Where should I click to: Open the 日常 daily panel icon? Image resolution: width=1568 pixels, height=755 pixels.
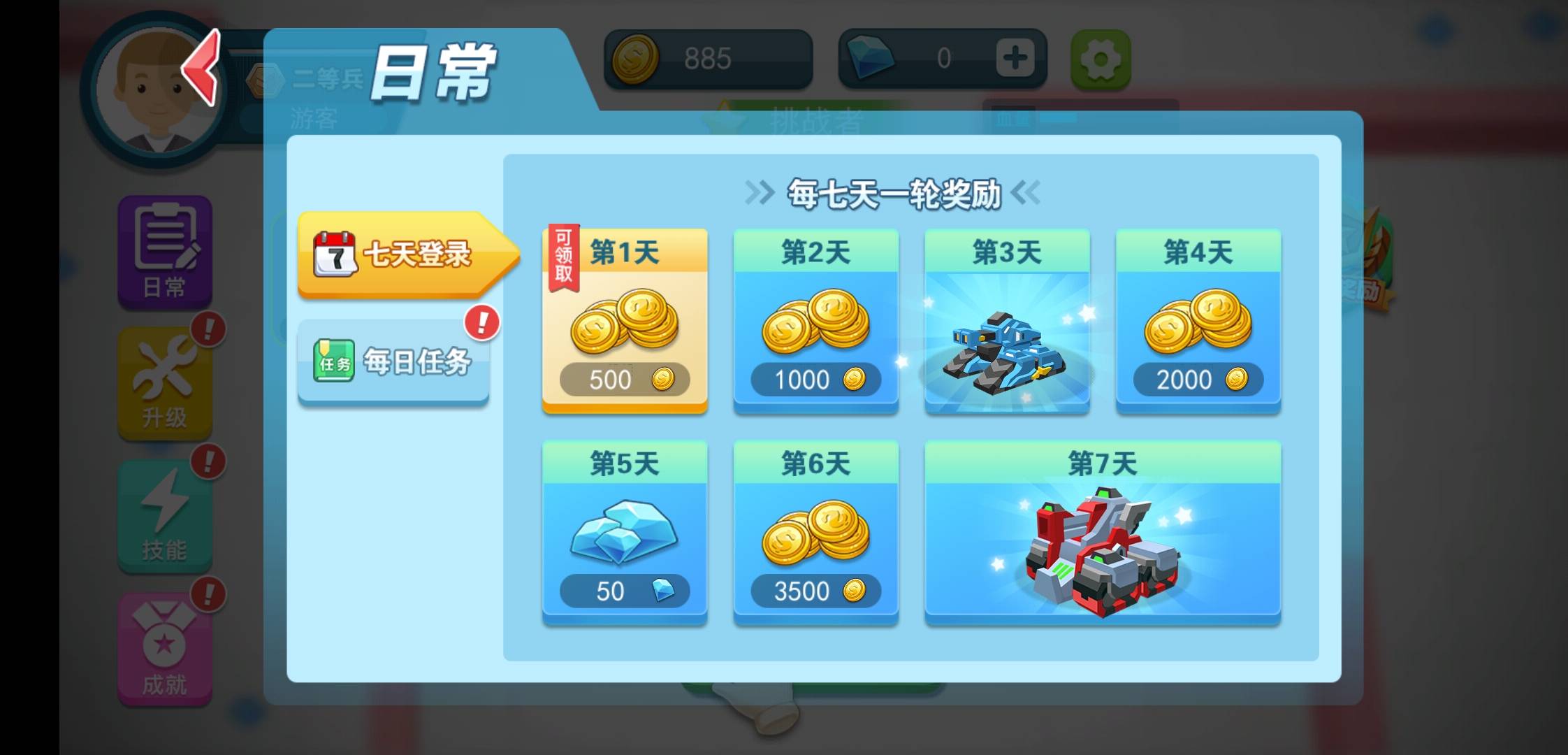(x=164, y=252)
